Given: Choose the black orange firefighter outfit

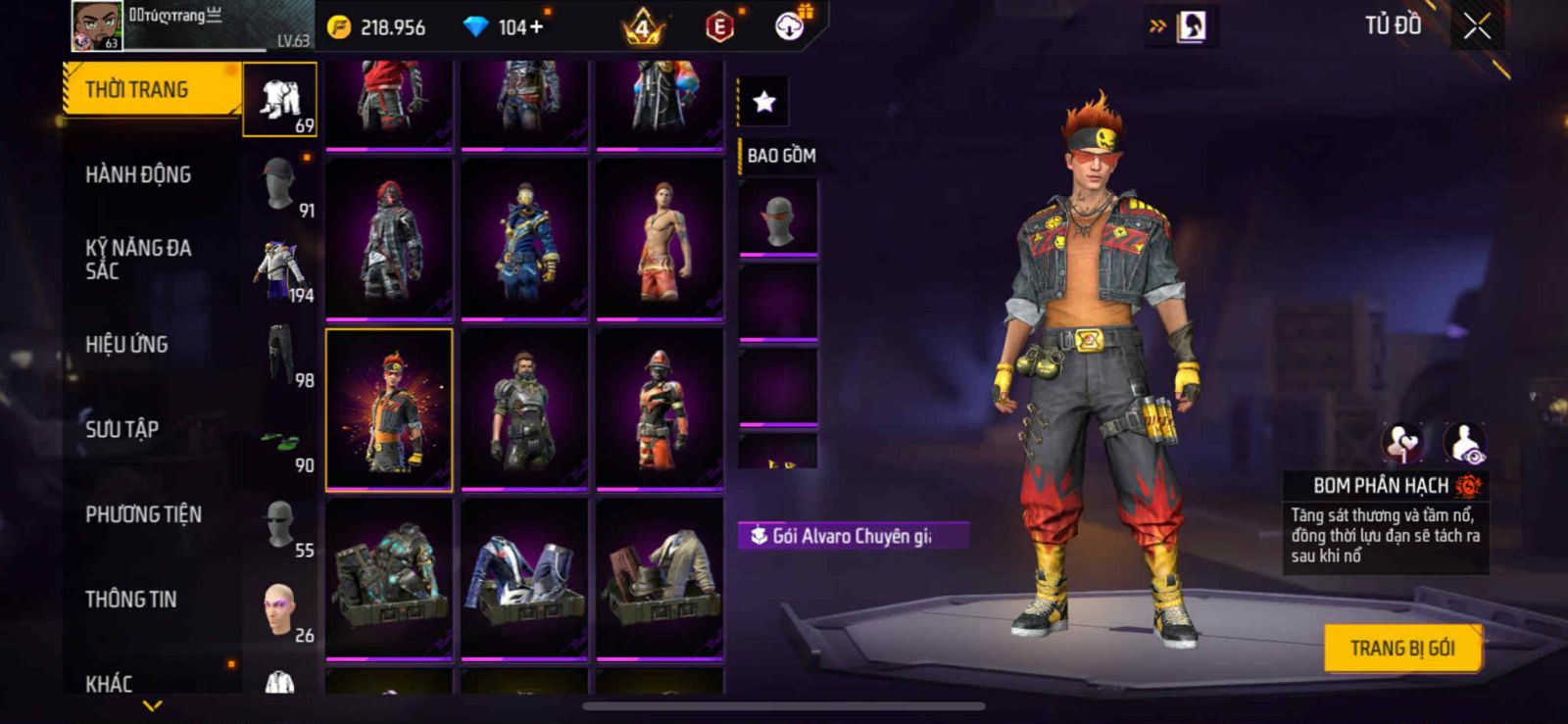Looking at the screenshot, I should tap(660, 409).
